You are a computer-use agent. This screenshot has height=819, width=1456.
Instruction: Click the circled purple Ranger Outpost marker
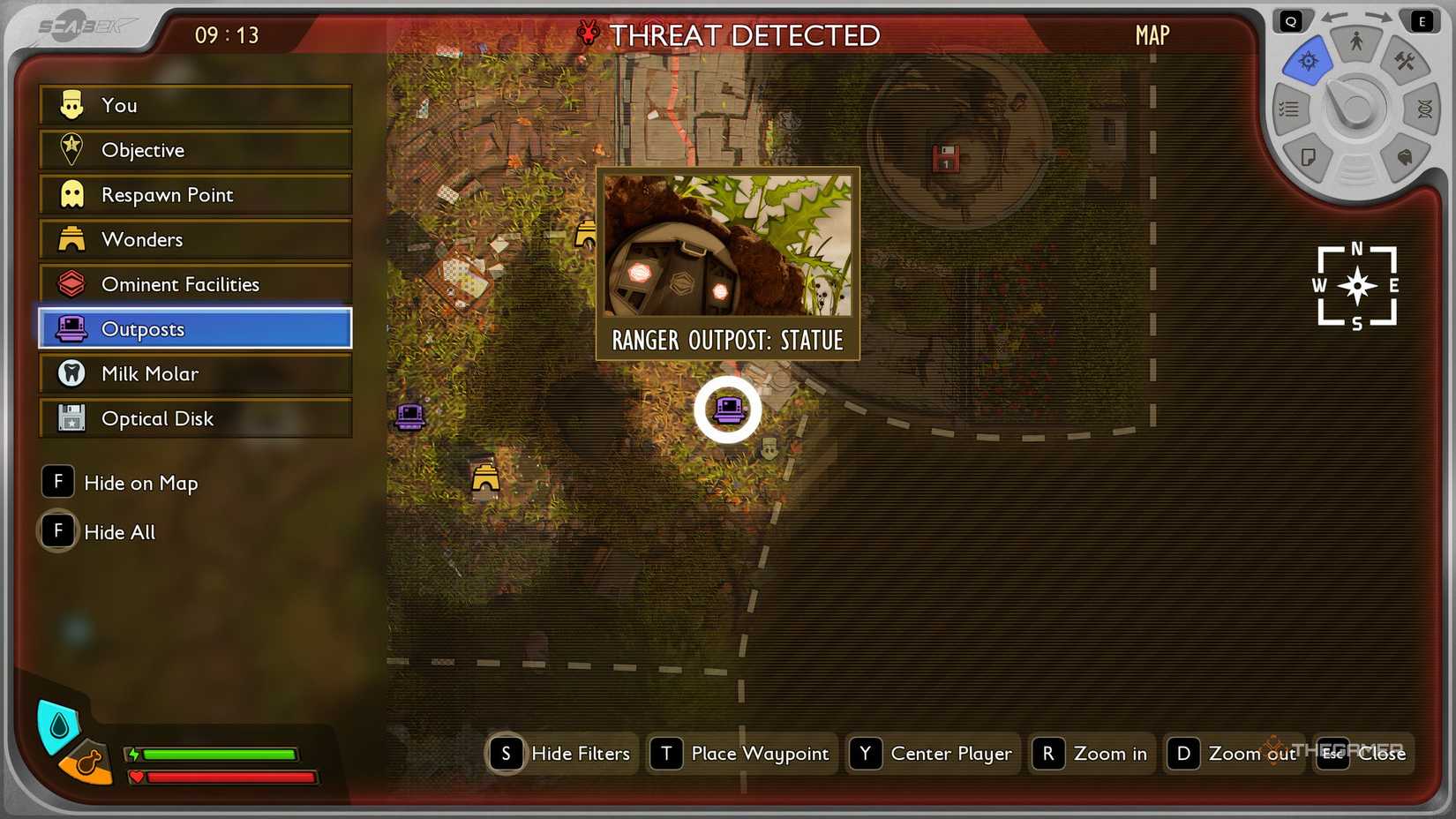coord(727,409)
